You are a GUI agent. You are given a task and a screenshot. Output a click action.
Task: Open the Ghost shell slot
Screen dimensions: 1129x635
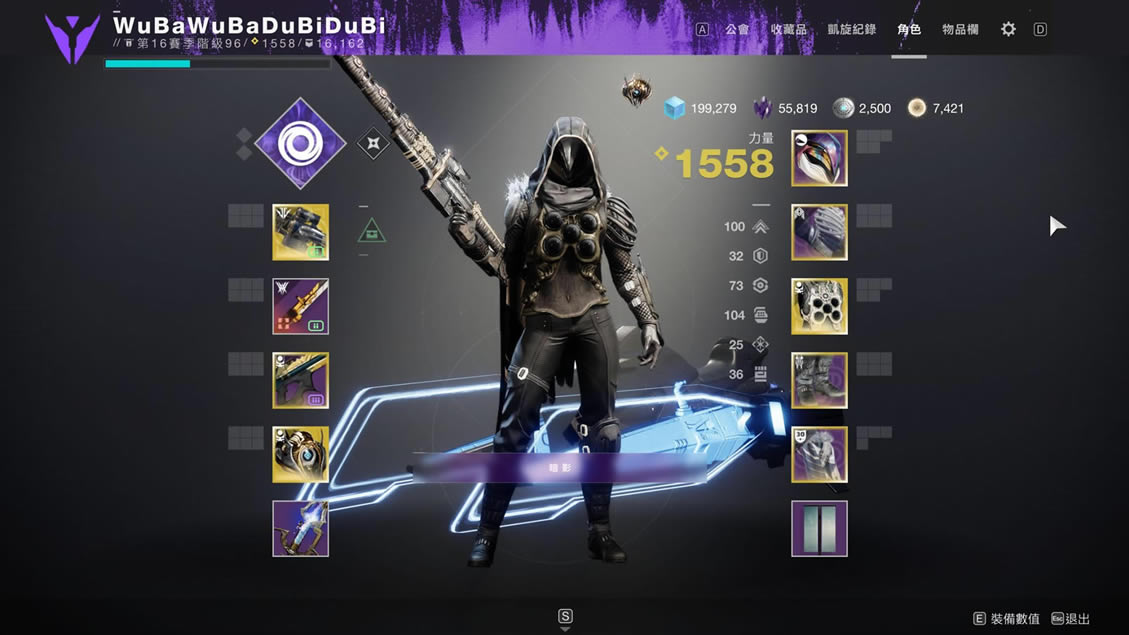click(300, 454)
